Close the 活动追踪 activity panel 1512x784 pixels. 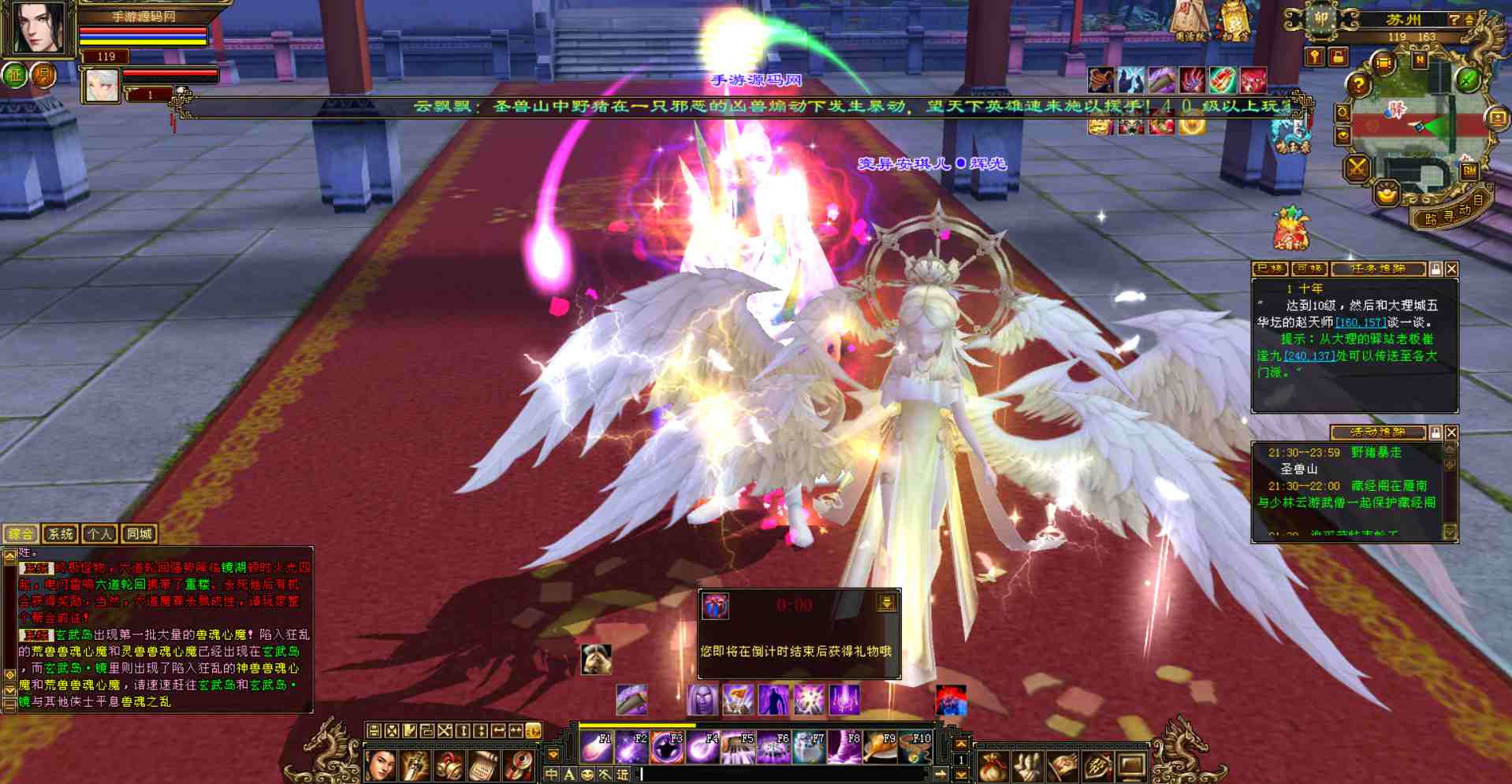(x=1451, y=433)
